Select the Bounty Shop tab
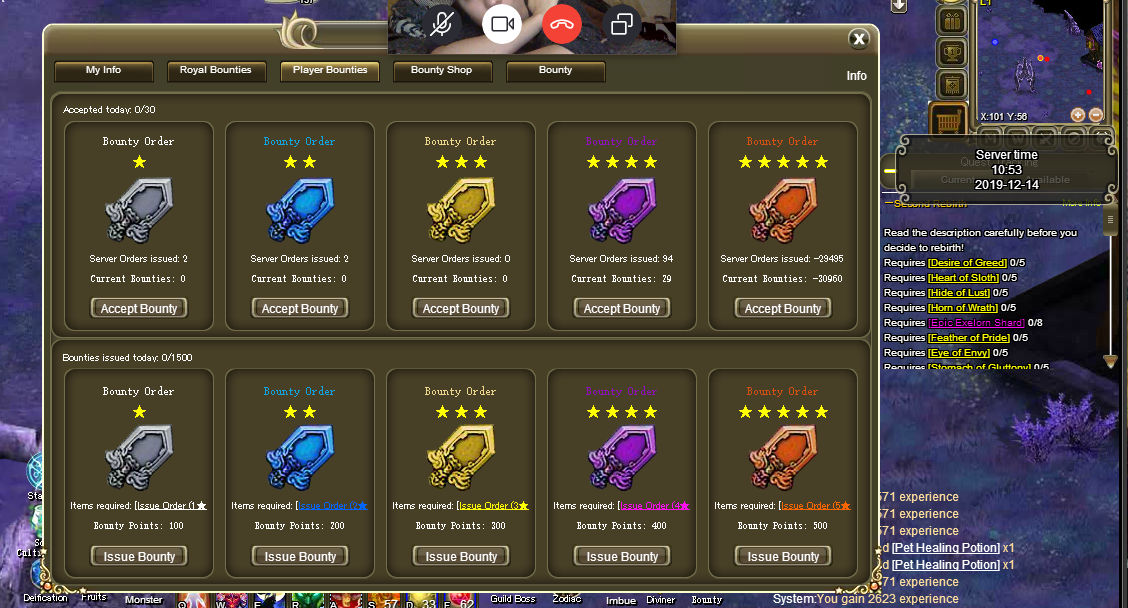1128x608 pixels. pyautogui.click(x=441, y=71)
